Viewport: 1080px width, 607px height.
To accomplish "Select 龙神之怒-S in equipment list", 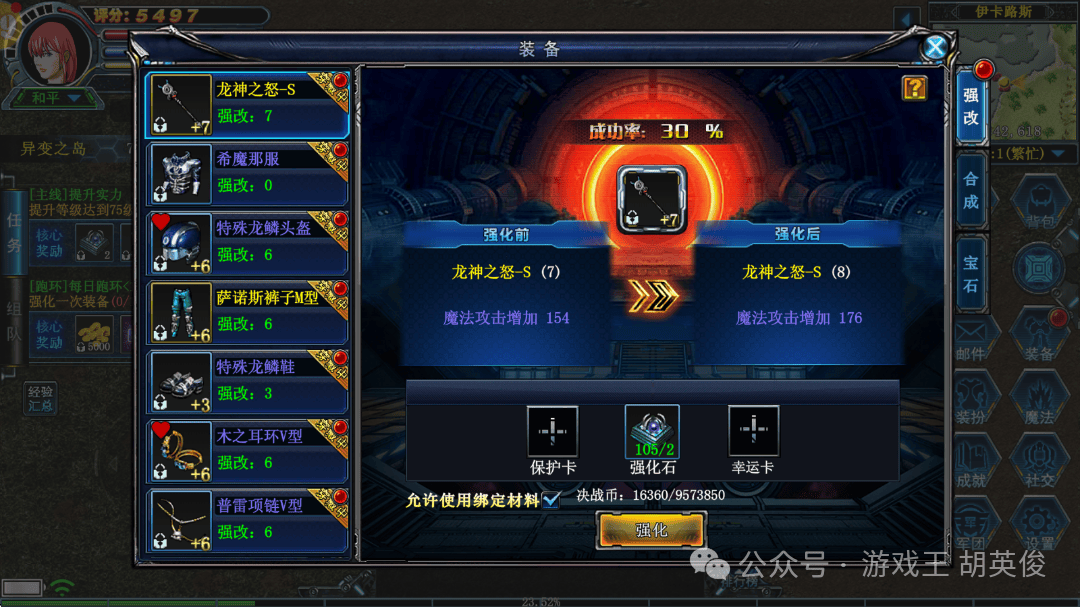I will [248, 103].
